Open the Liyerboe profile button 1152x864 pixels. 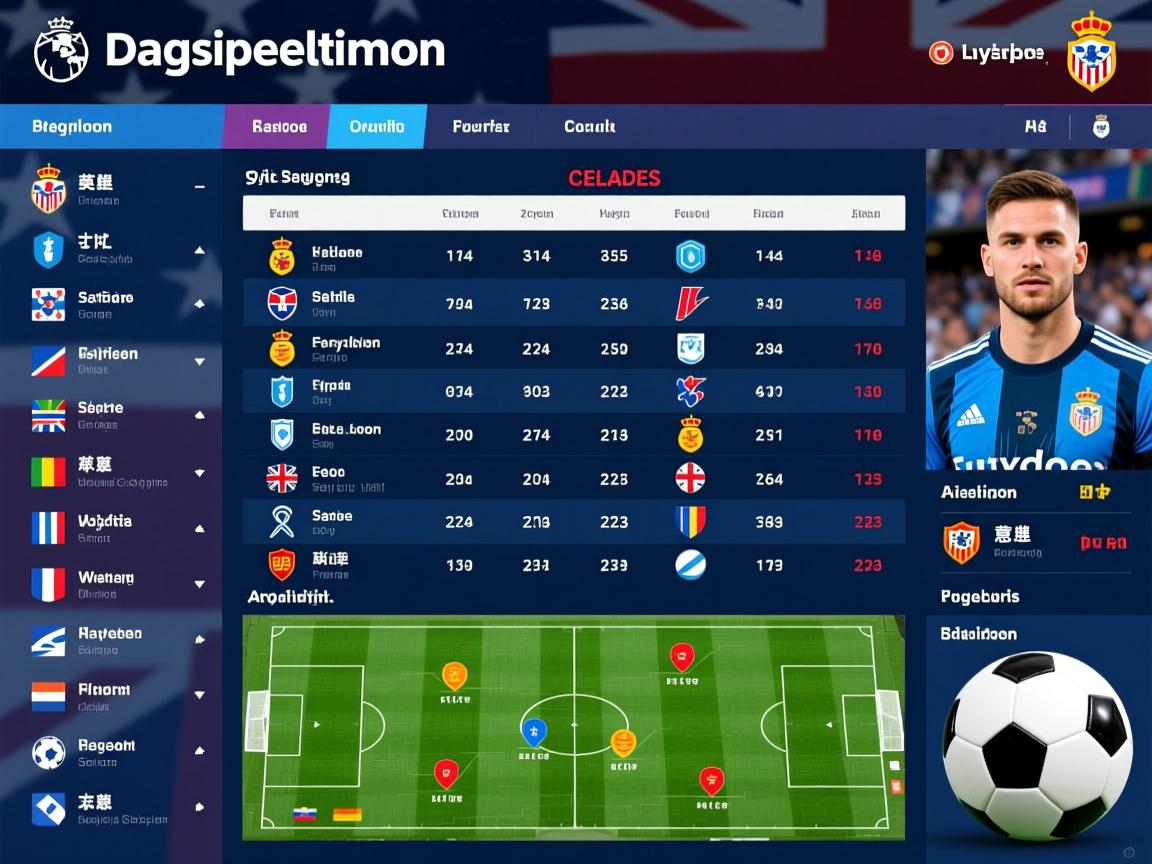tap(986, 53)
